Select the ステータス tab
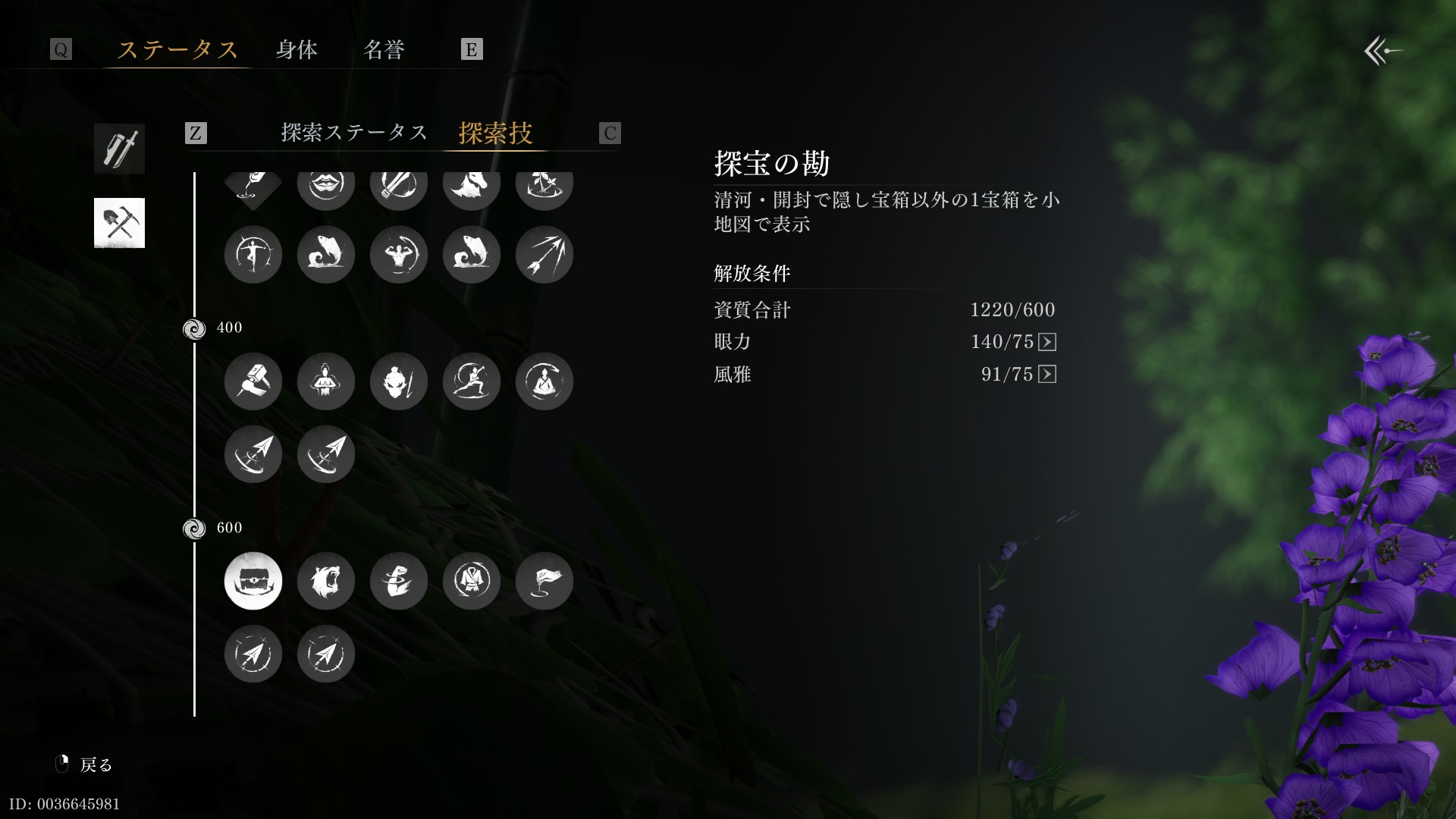This screenshot has height=819, width=1456. [x=177, y=50]
